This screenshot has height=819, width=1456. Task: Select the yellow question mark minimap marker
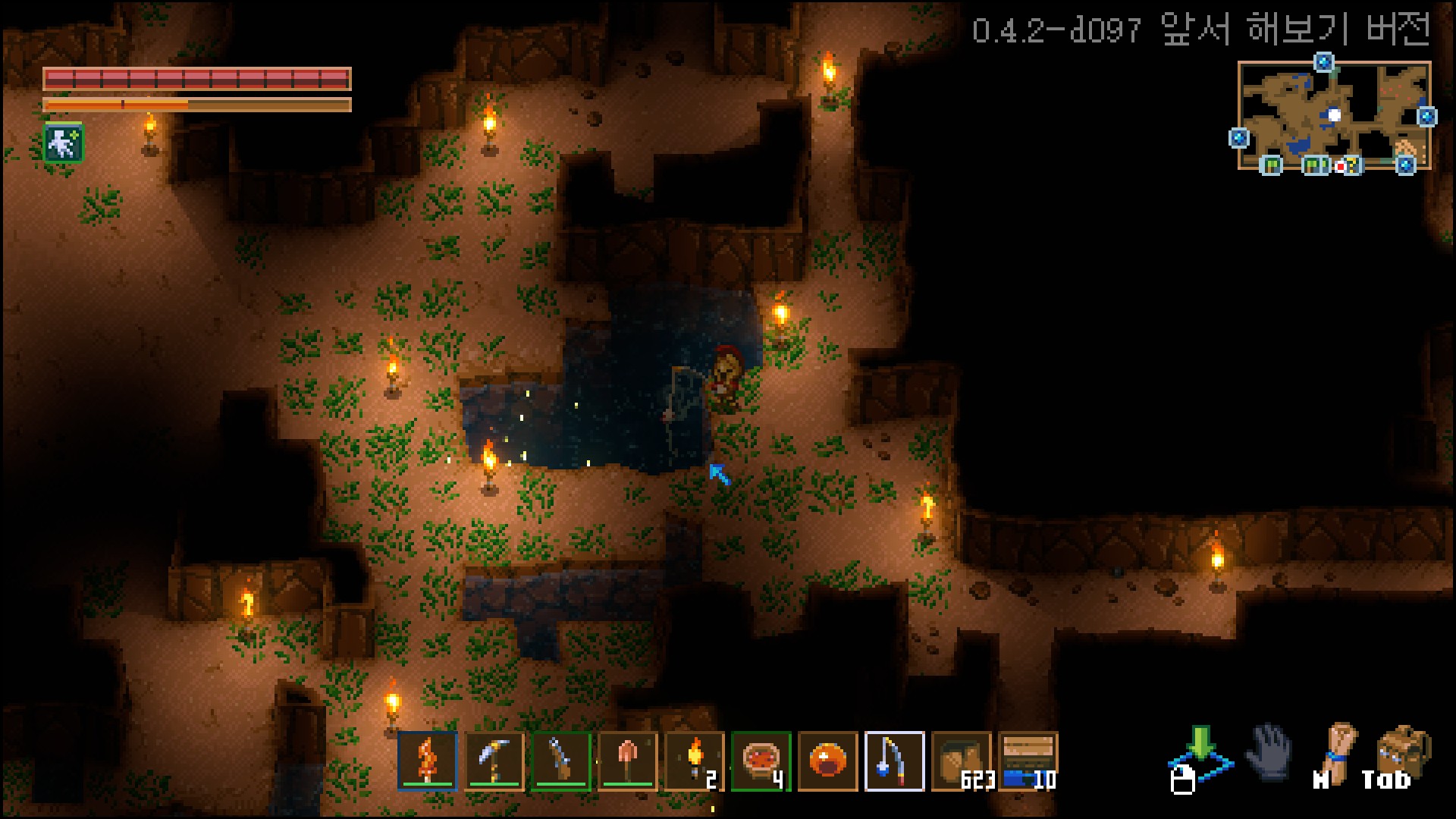tap(1352, 165)
